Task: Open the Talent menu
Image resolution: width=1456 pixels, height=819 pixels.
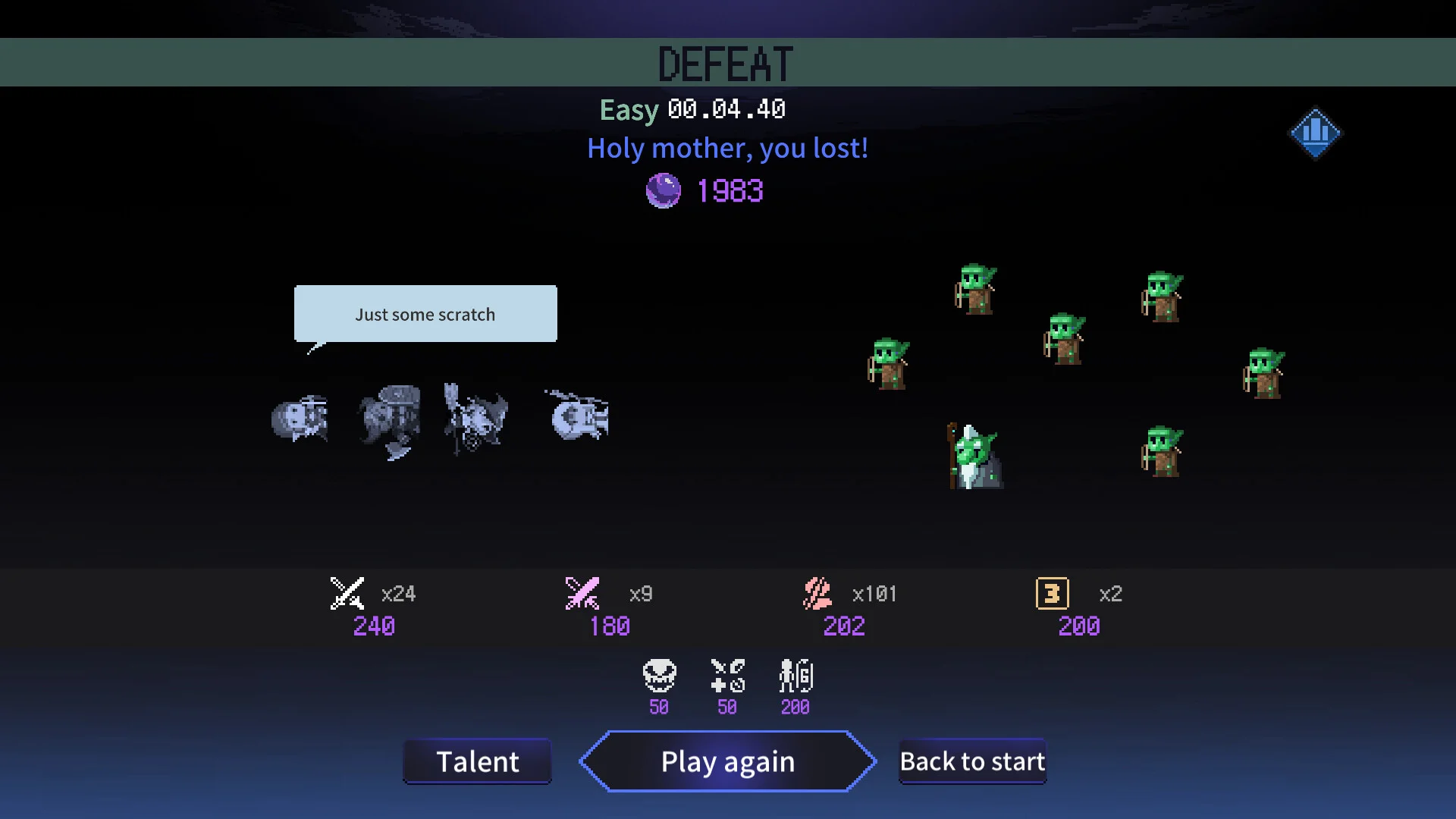Action: click(477, 761)
